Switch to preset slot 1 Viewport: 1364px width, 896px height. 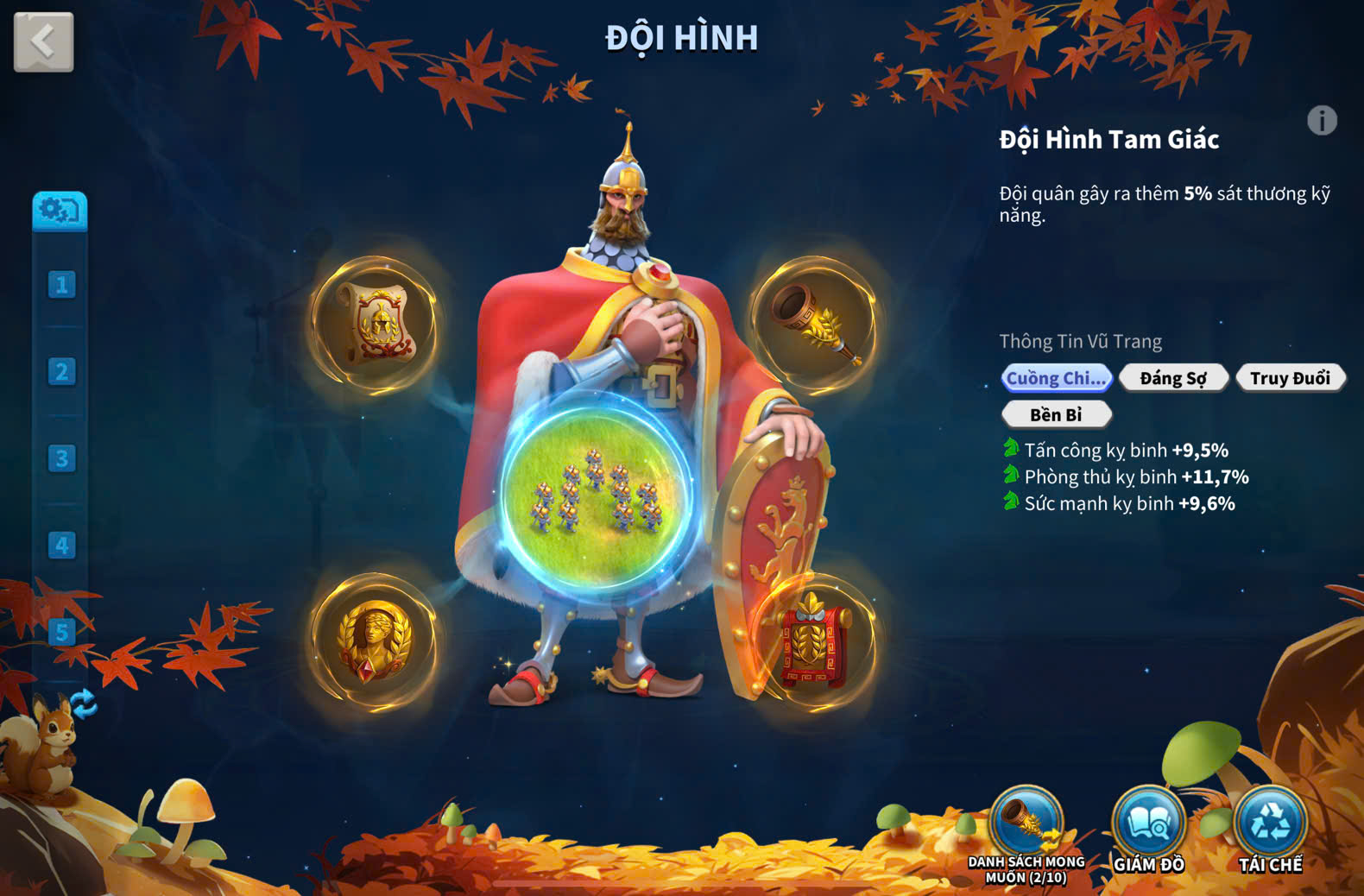(x=61, y=285)
